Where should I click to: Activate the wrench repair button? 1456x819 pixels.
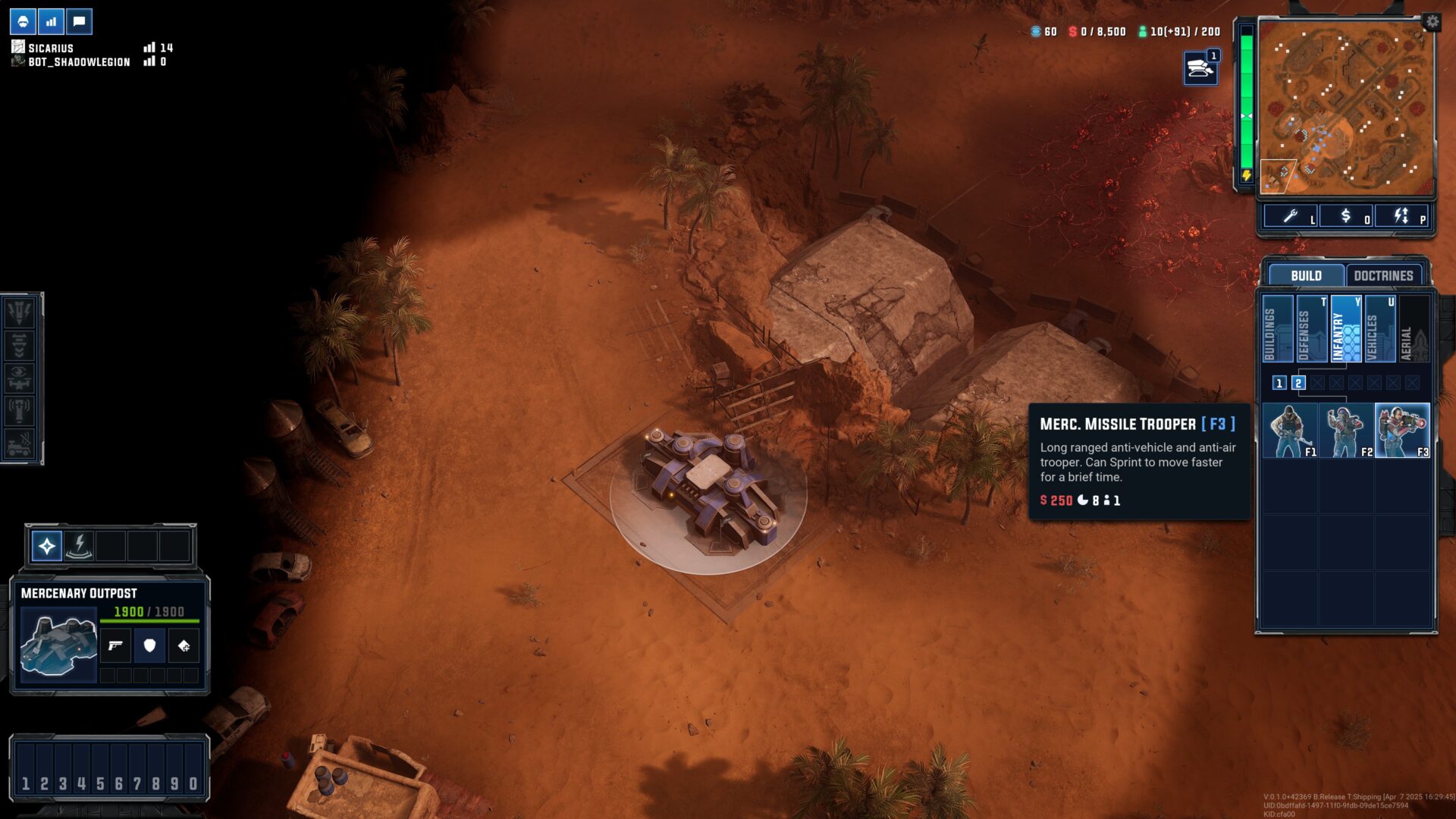click(x=1291, y=216)
